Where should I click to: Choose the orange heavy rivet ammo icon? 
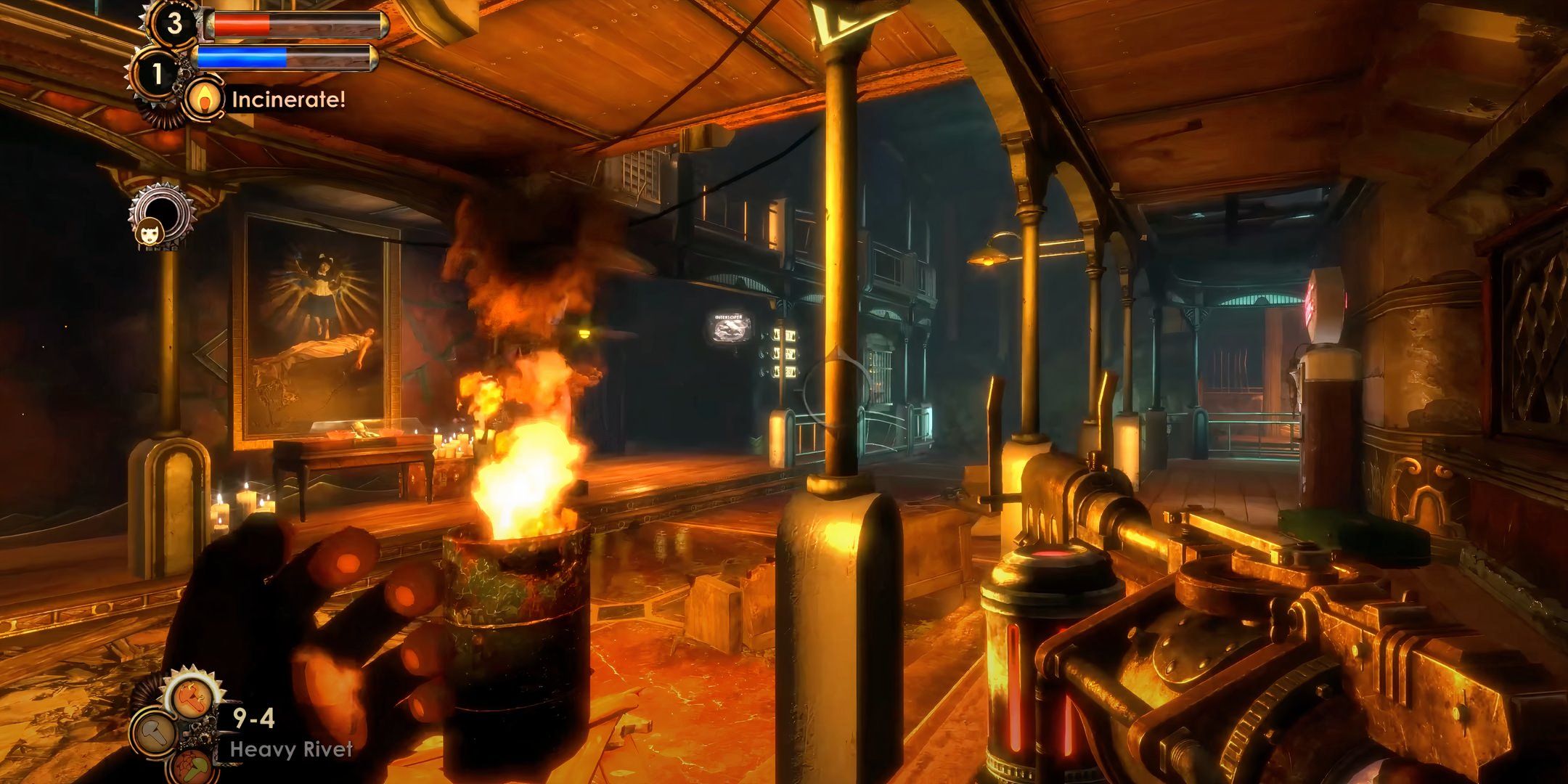[x=192, y=698]
